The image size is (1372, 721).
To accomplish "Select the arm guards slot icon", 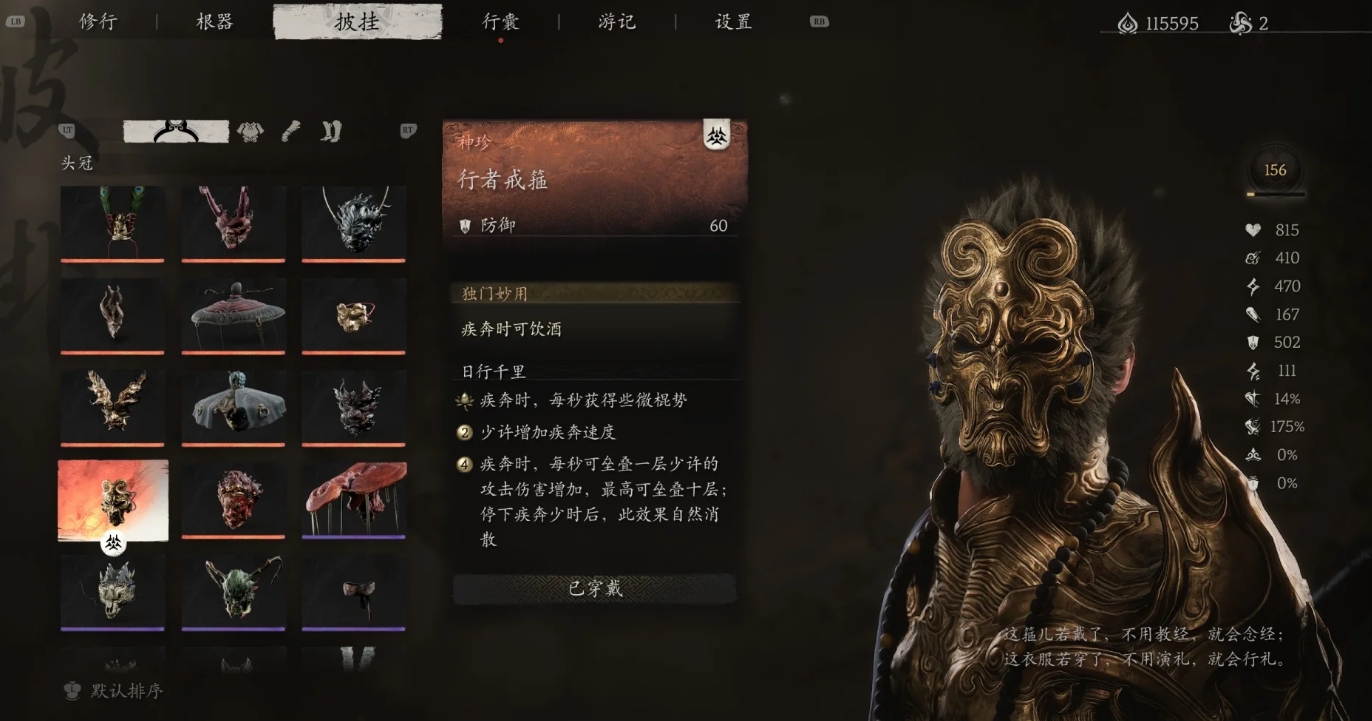I will pyautogui.click(x=290, y=131).
